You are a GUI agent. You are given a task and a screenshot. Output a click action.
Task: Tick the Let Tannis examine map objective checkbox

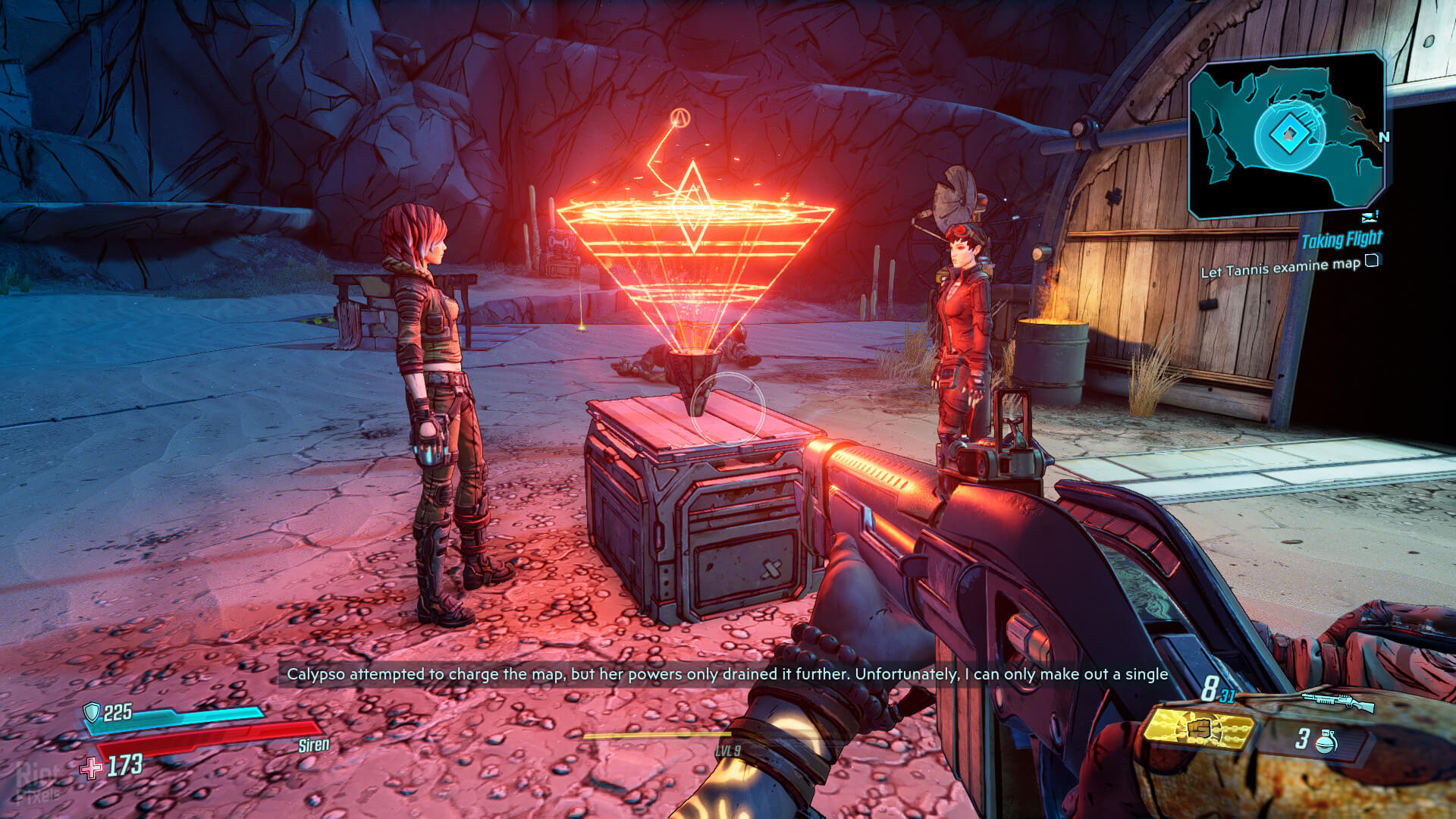coord(1371,261)
